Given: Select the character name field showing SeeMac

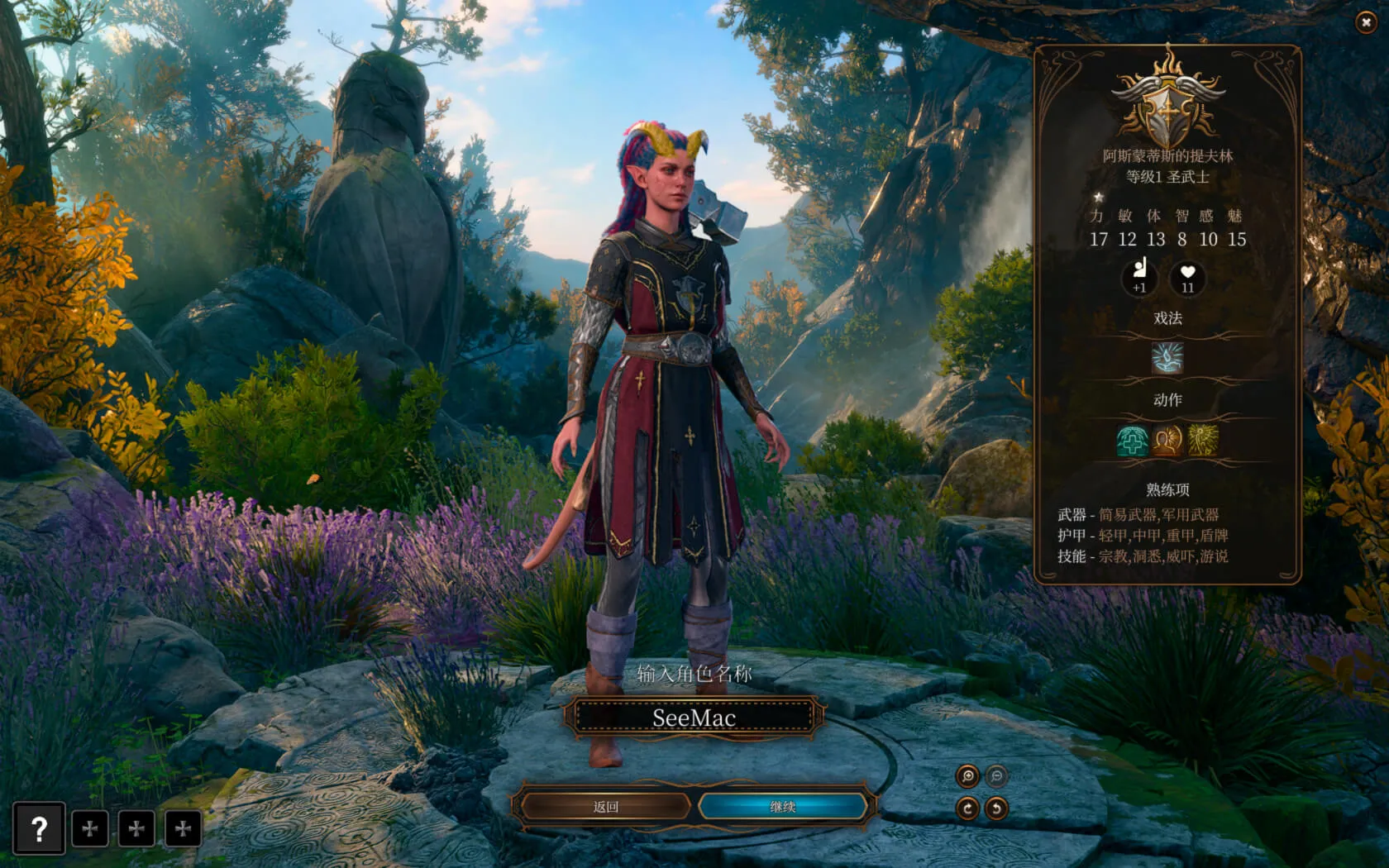Looking at the screenshot, I should point(694,718).
